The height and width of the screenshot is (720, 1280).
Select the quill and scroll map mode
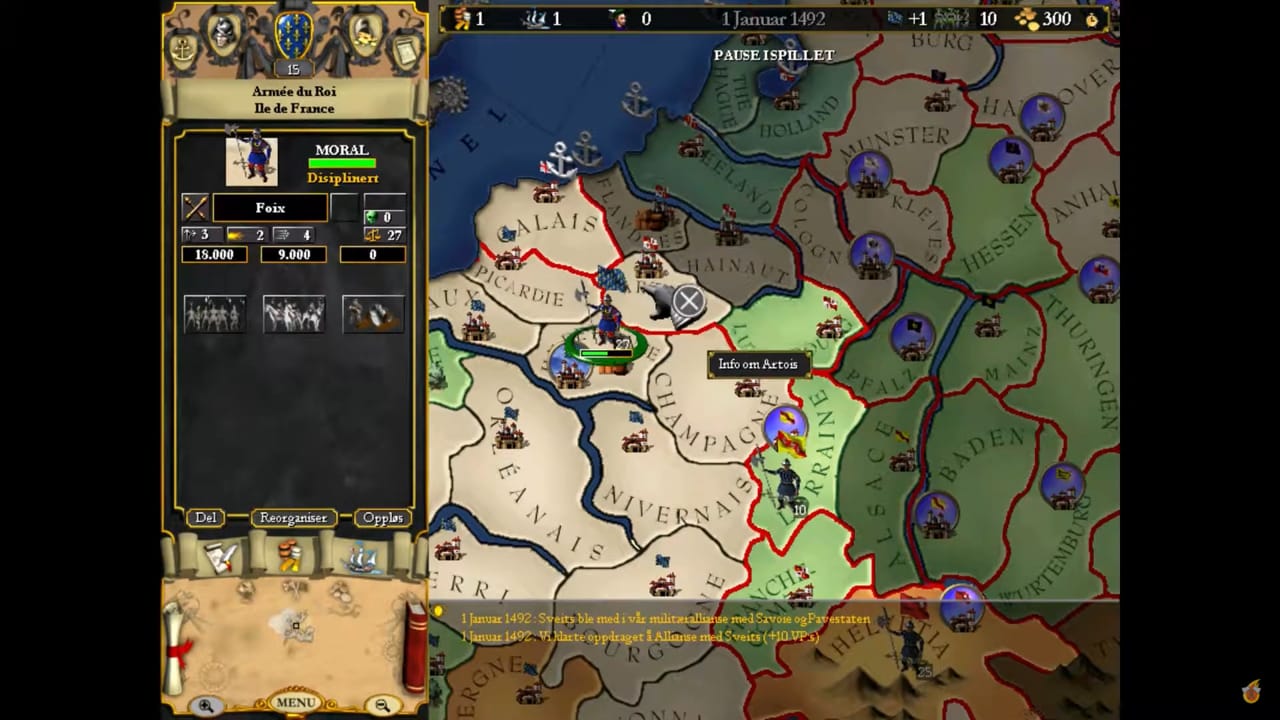click(221, 557)
